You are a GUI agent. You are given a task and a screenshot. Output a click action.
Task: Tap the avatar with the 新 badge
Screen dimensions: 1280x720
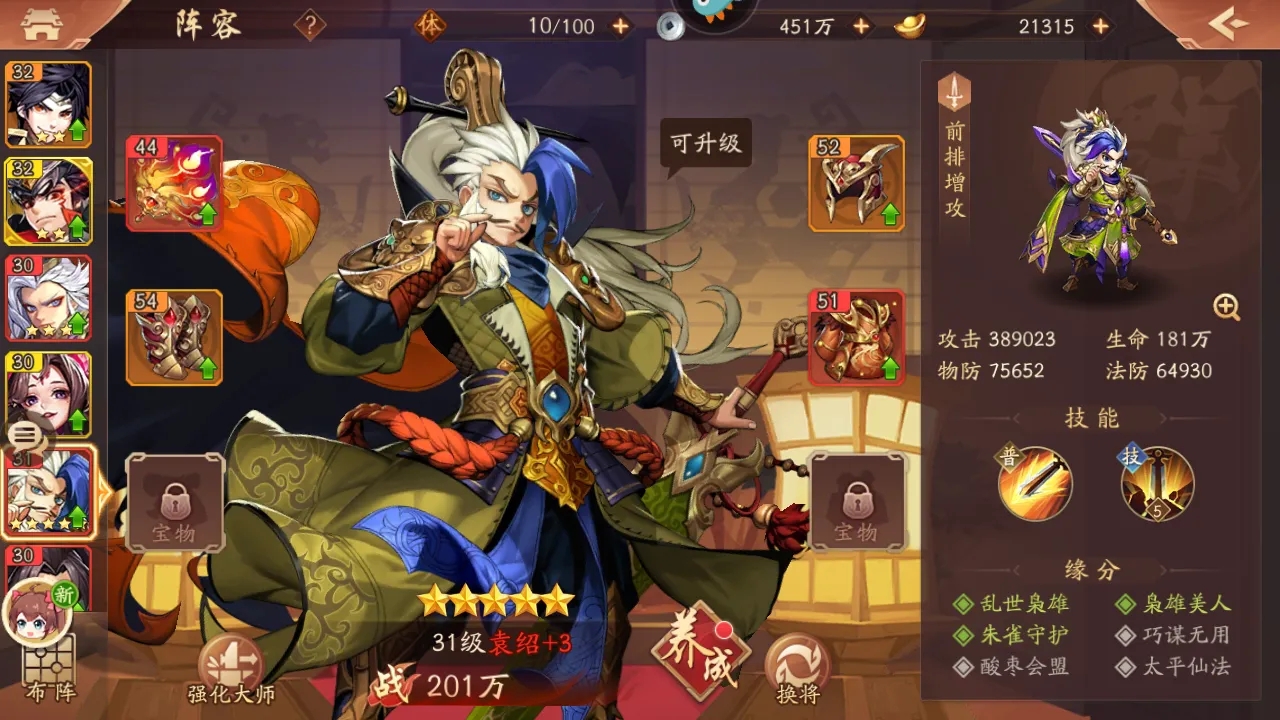pyautogui.click(x=40, y=610)
